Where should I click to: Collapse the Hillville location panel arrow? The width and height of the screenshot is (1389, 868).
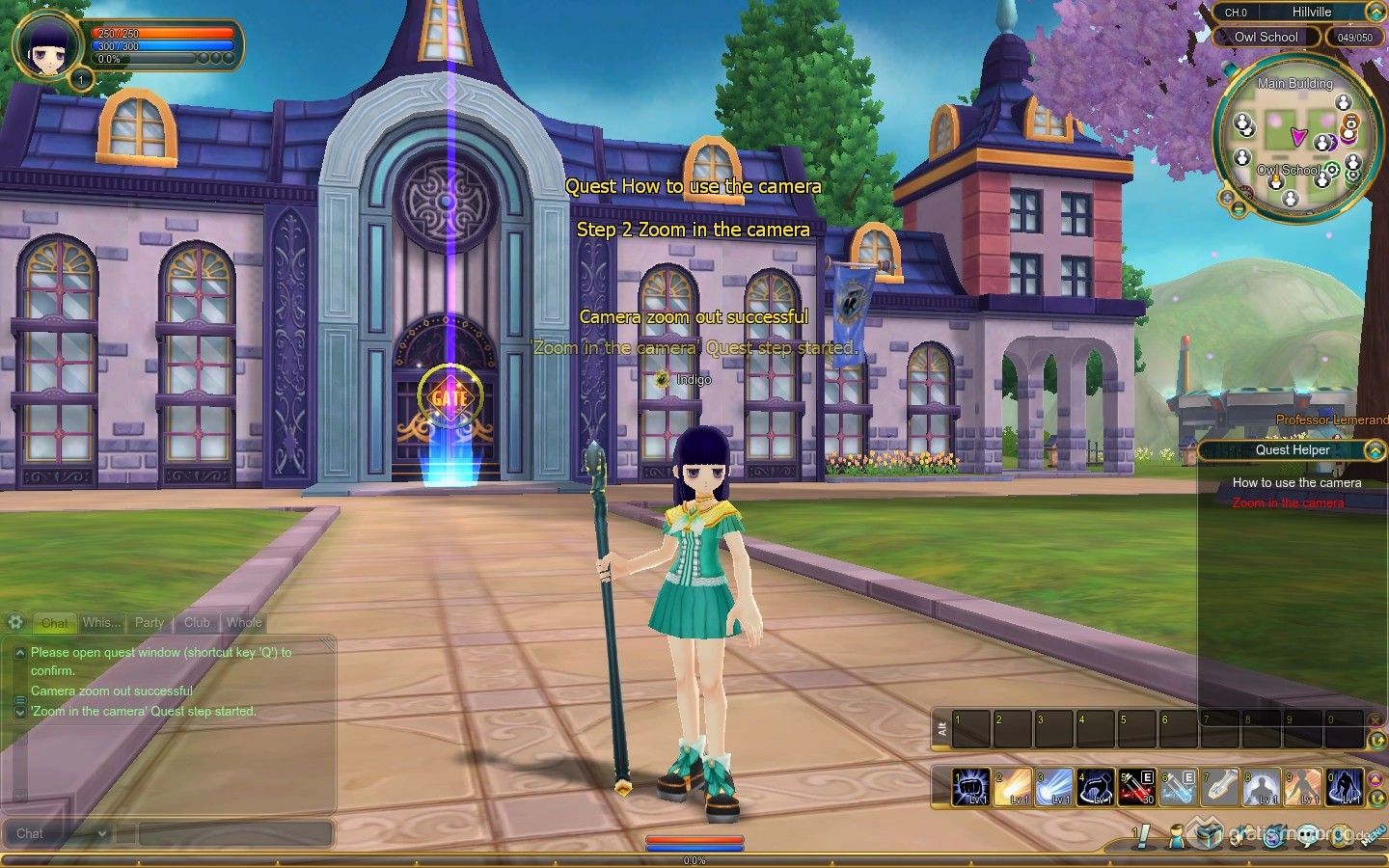(x=1375, y=13)
